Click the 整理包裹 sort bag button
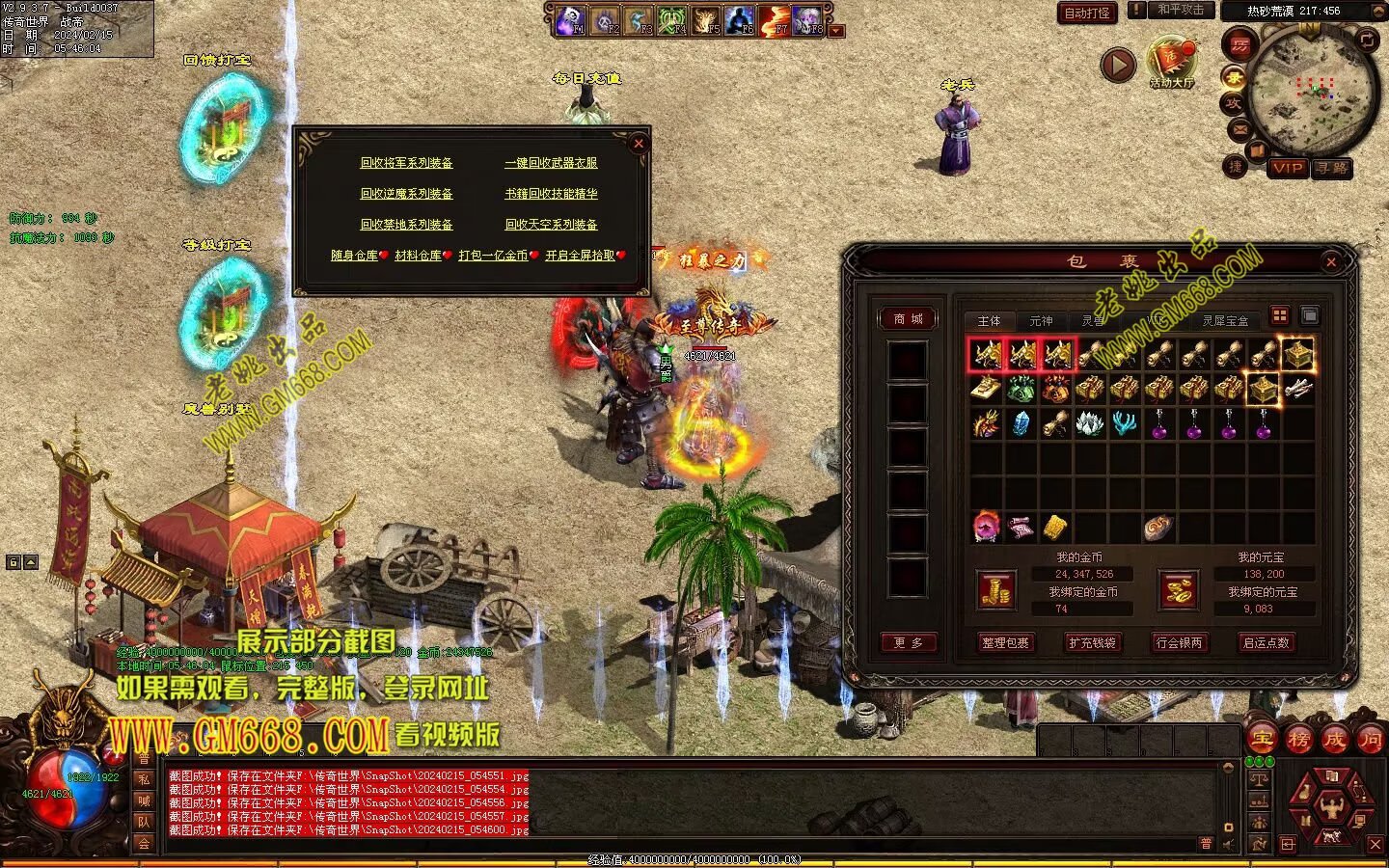This screenshot has width=1389, height=868. 1005,642
